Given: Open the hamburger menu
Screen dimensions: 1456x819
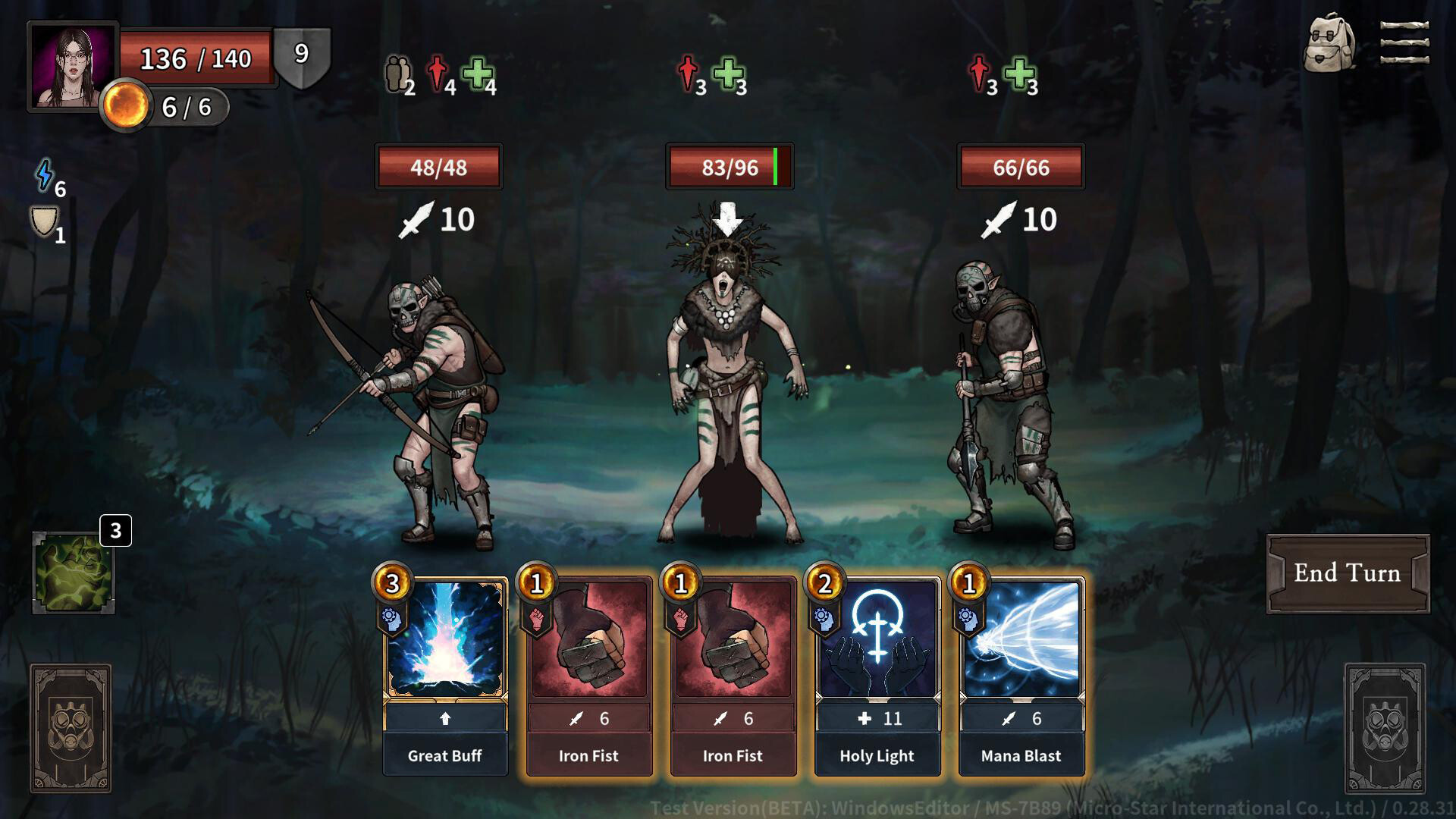Looking at the screenshot, I should click(x=1404, y=42).
